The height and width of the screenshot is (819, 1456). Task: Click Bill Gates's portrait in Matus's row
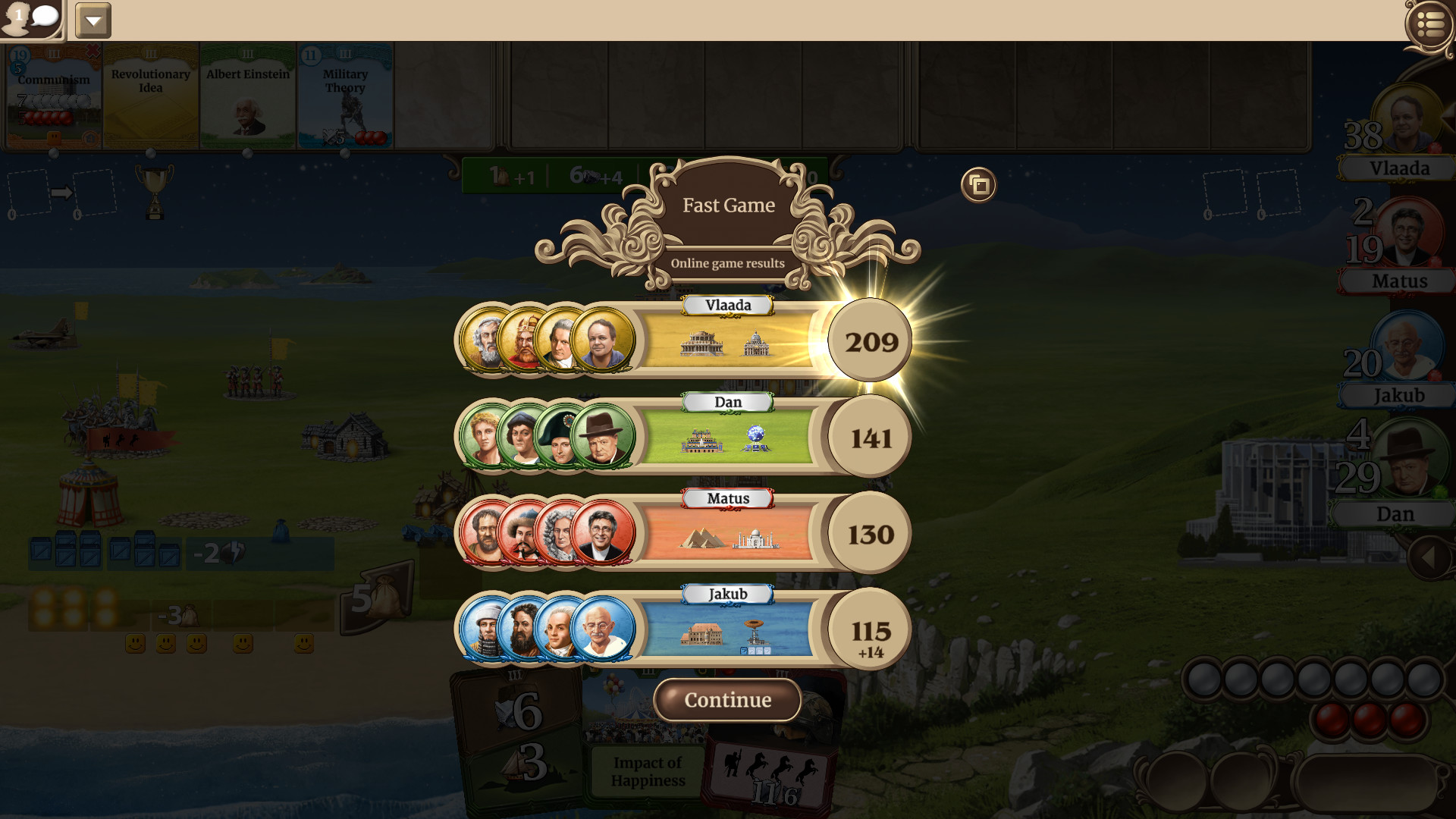coord(603,533)
